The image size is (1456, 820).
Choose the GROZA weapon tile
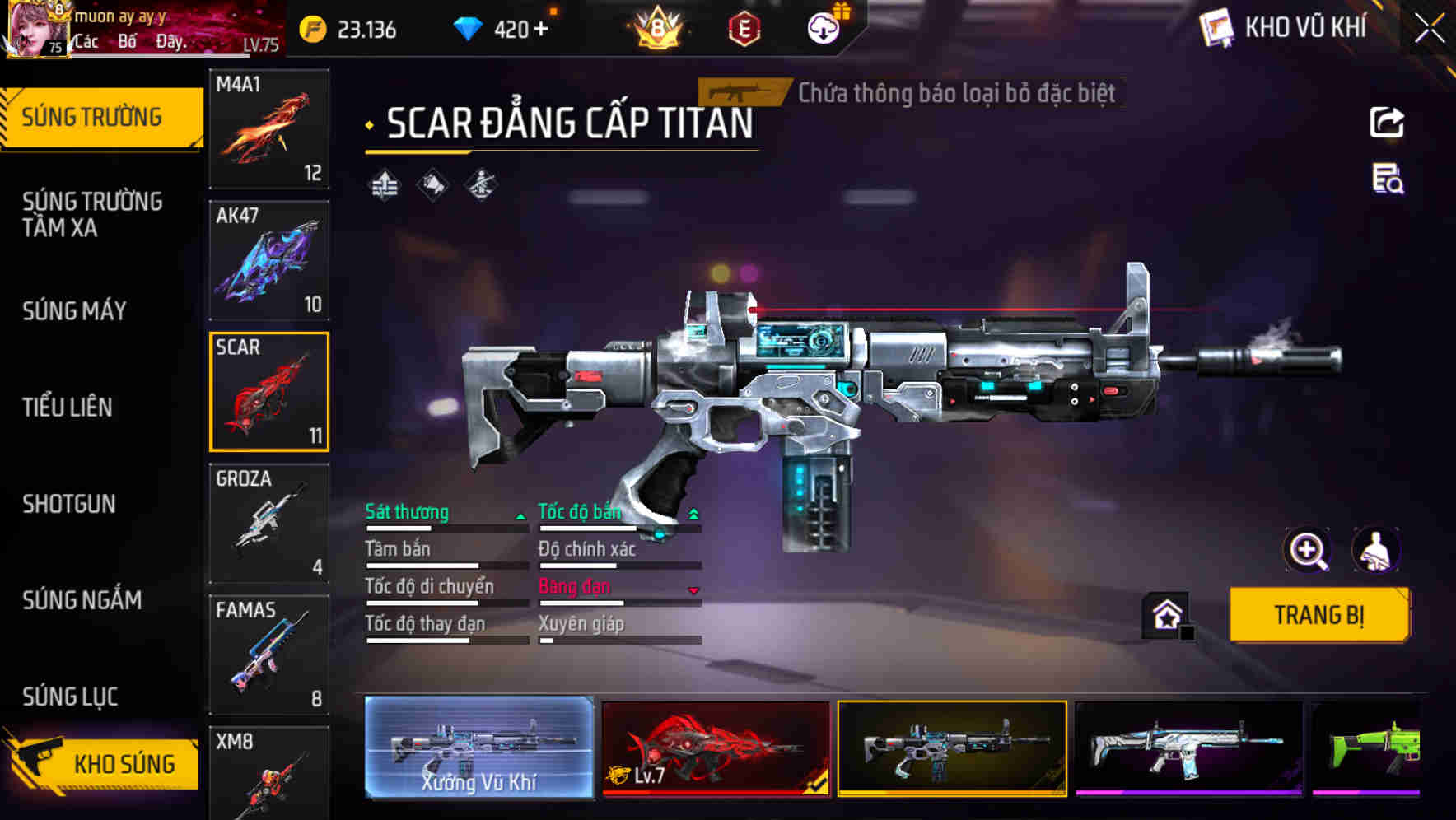[x=269, y=523]
